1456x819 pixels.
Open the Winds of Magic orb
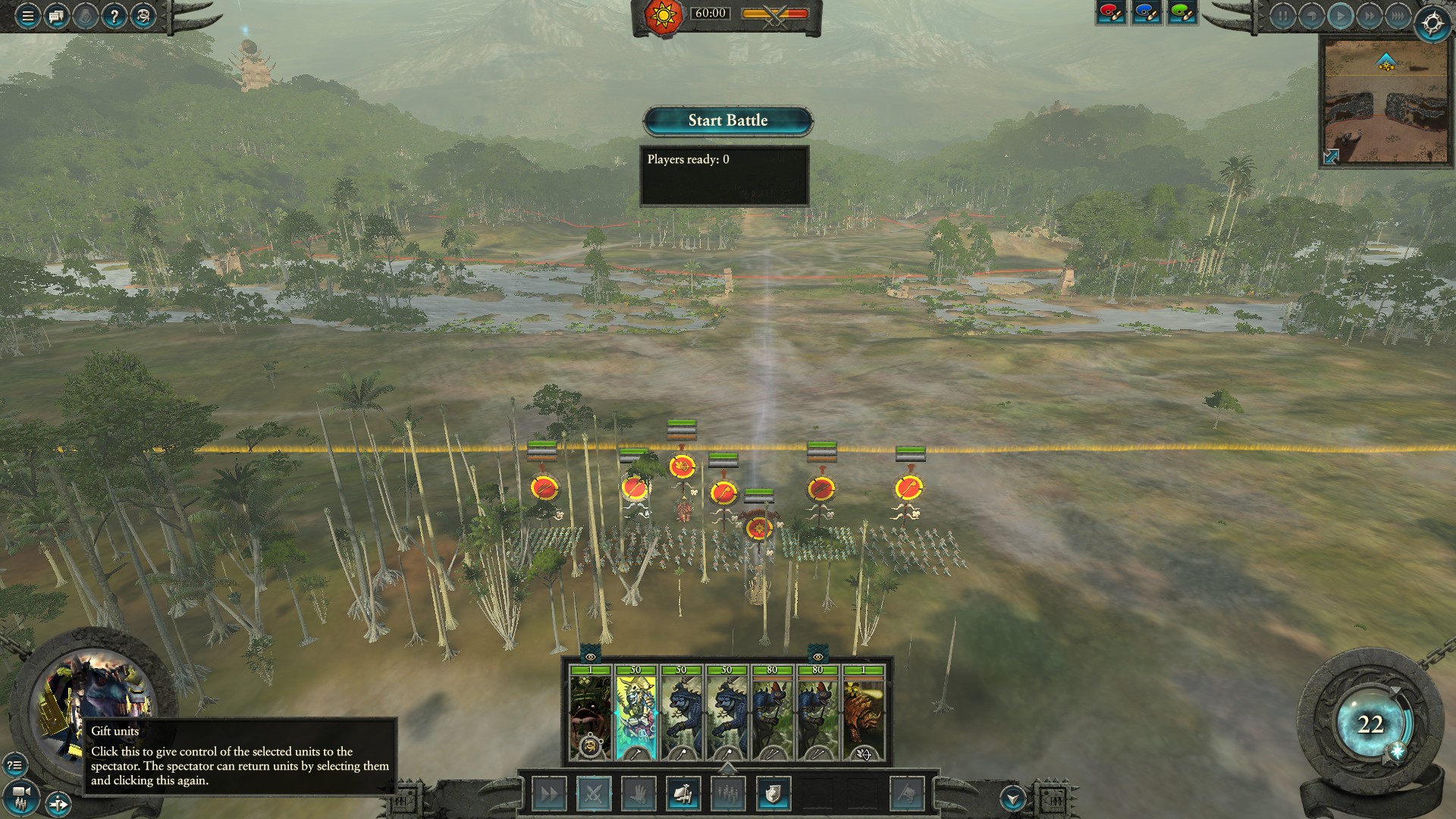coord(1370,724)
